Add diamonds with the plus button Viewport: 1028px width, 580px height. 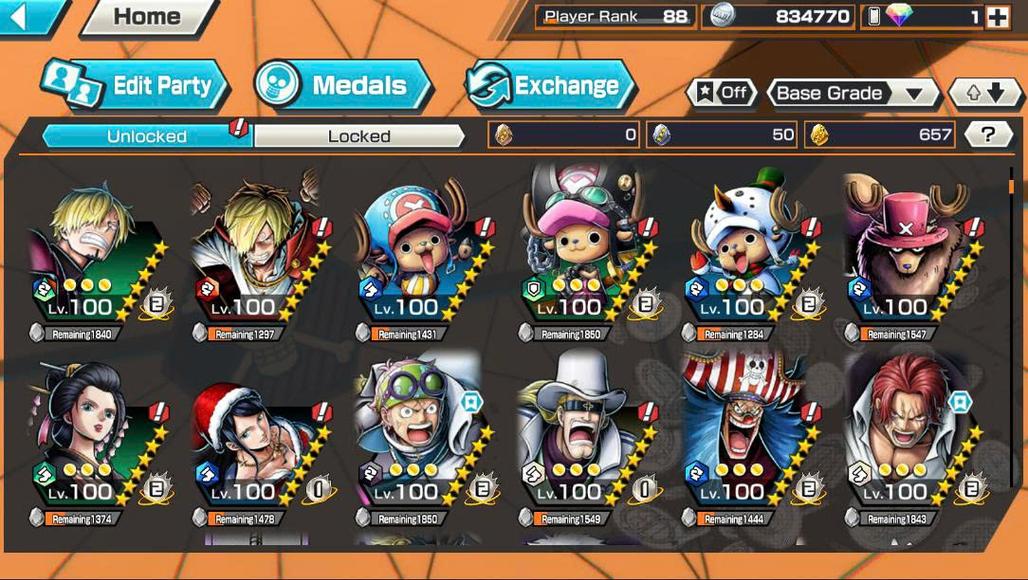click(997, 17)
